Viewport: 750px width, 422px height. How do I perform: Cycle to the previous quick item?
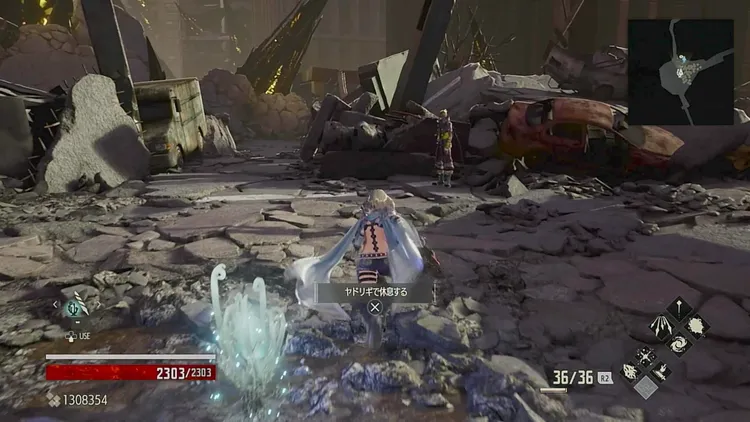[56, 306]
